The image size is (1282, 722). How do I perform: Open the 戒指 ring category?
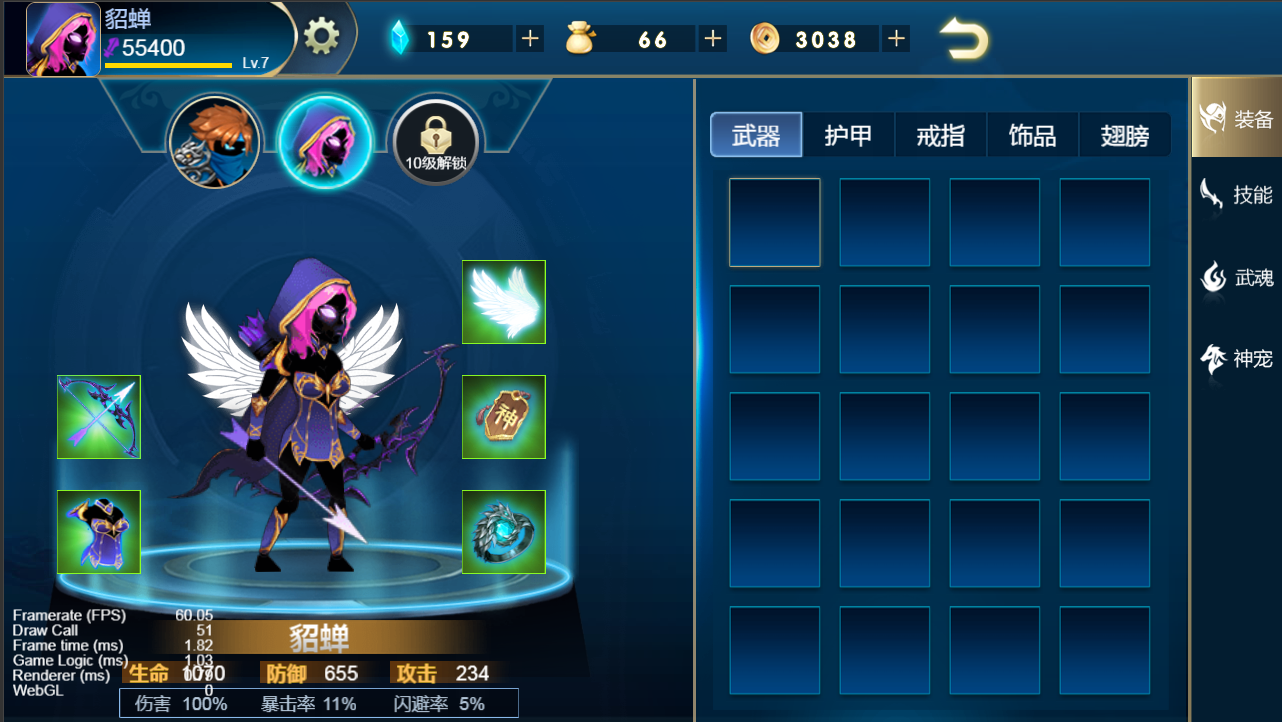[x=939, y=134]
